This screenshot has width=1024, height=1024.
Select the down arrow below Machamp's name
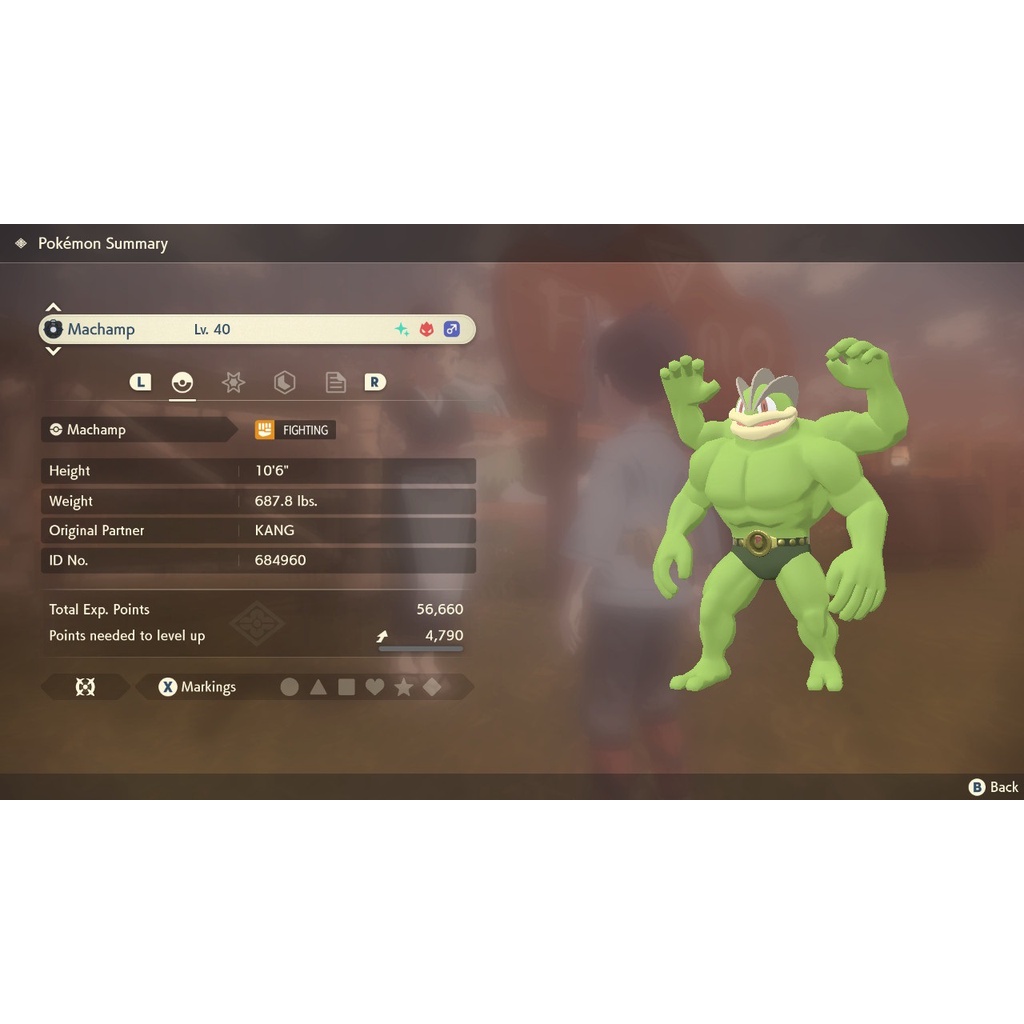tap(53, 351)
